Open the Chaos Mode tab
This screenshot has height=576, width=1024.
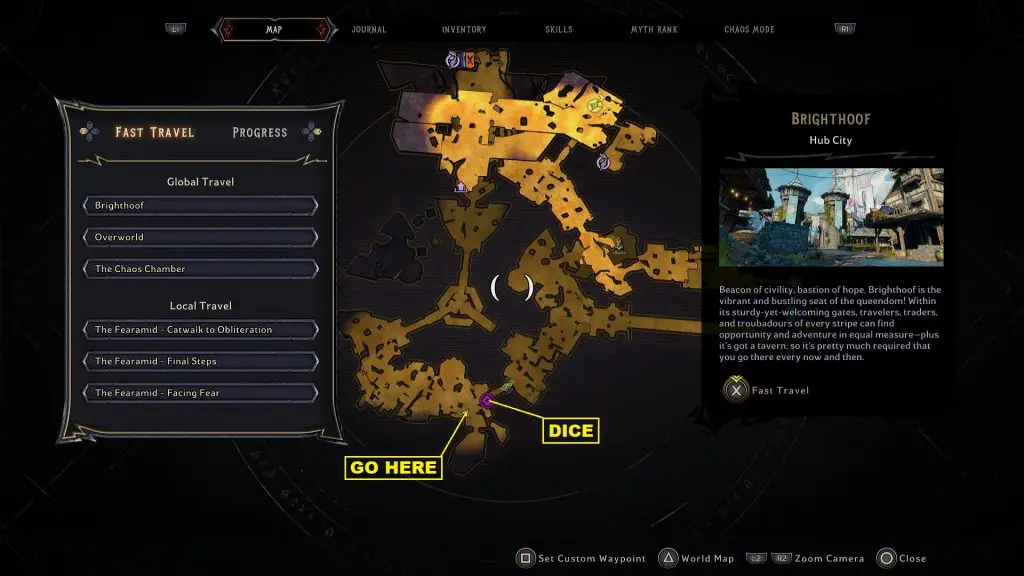point(750,30)
